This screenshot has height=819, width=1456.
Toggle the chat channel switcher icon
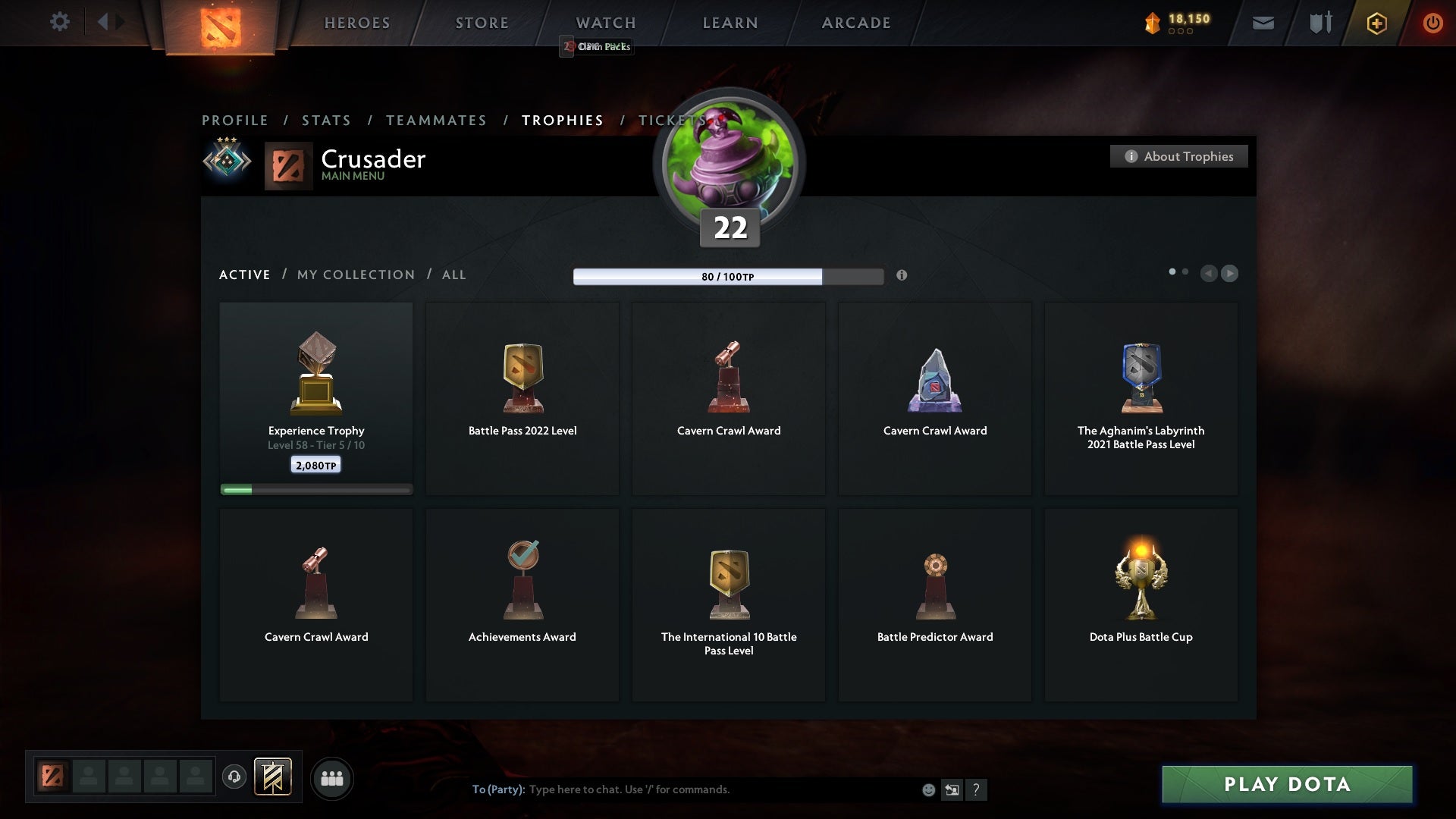[x=952, y=789]
